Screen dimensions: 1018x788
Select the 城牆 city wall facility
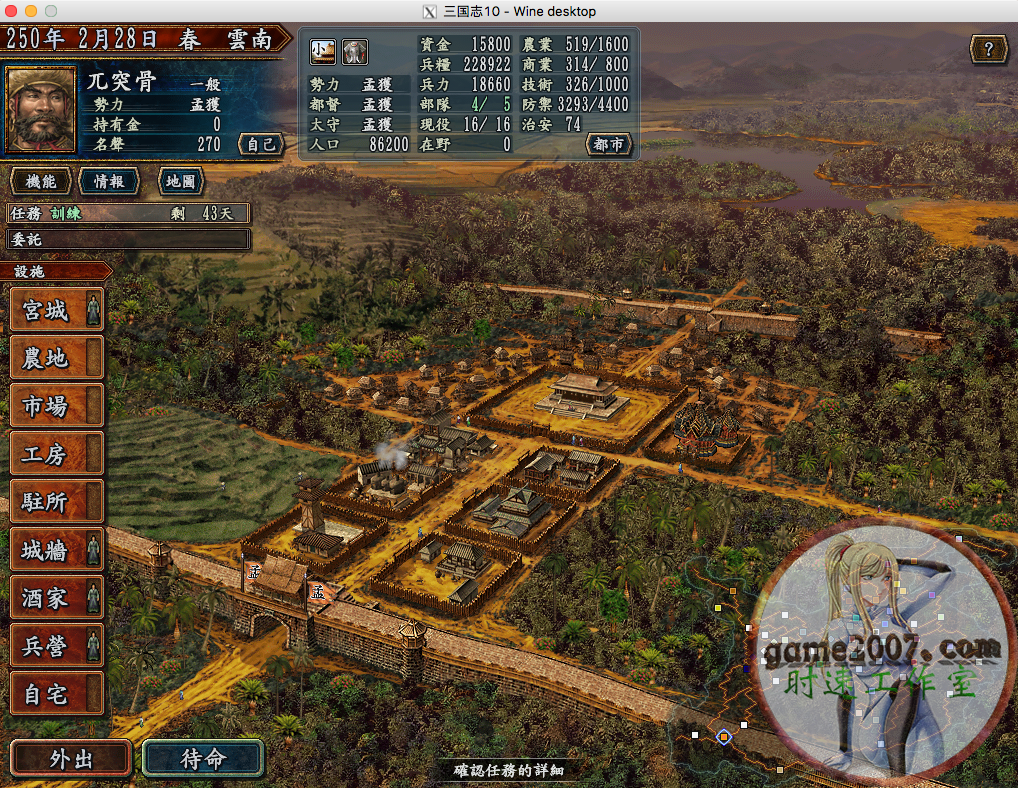57,549
